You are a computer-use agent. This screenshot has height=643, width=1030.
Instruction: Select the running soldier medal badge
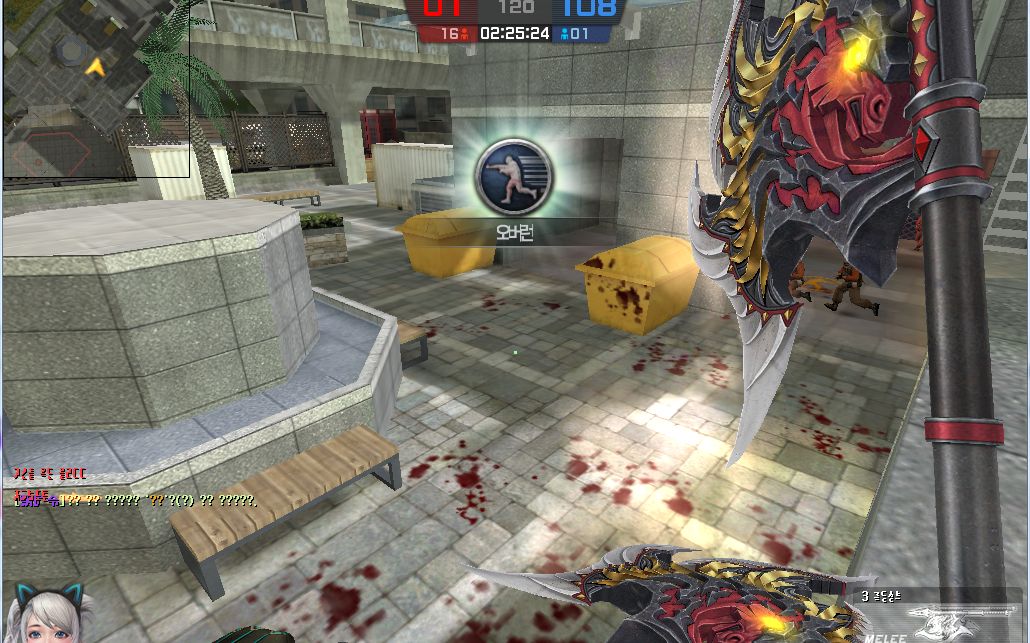tap(513, 178)
